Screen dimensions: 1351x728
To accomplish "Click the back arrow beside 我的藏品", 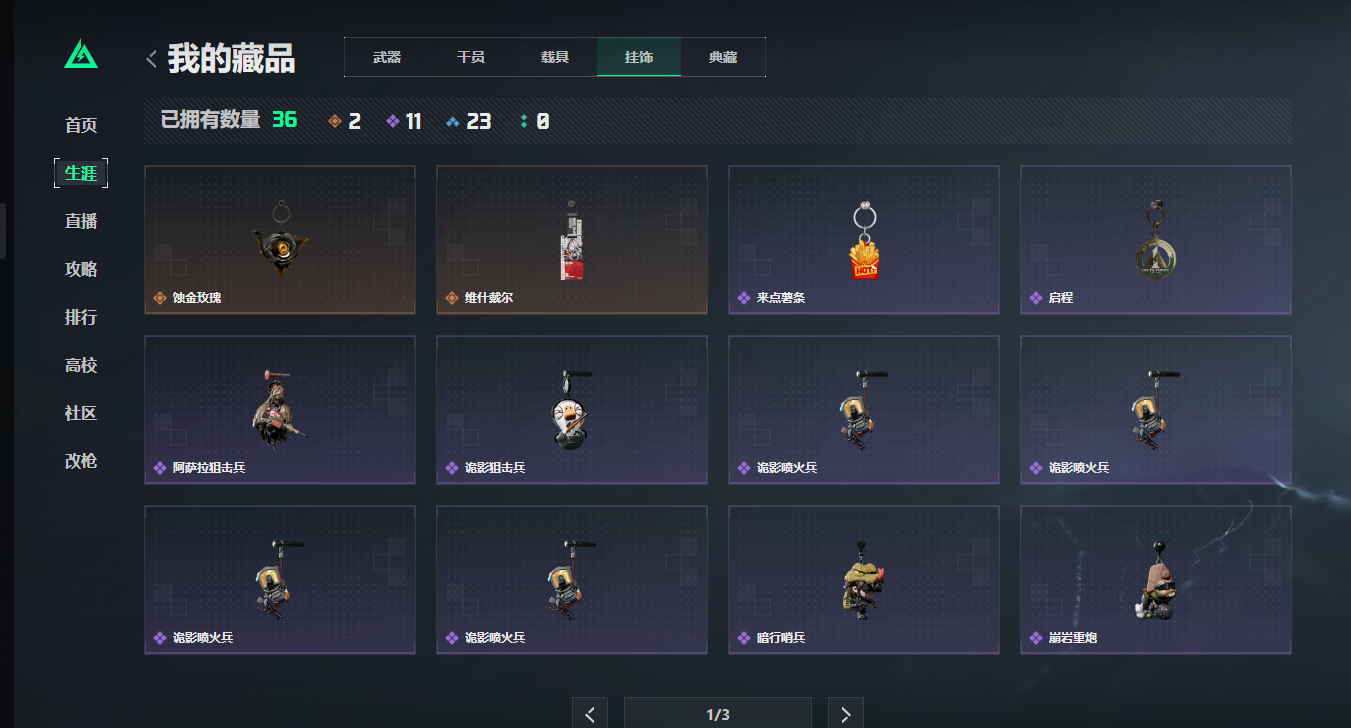I will tap(150, 58).
